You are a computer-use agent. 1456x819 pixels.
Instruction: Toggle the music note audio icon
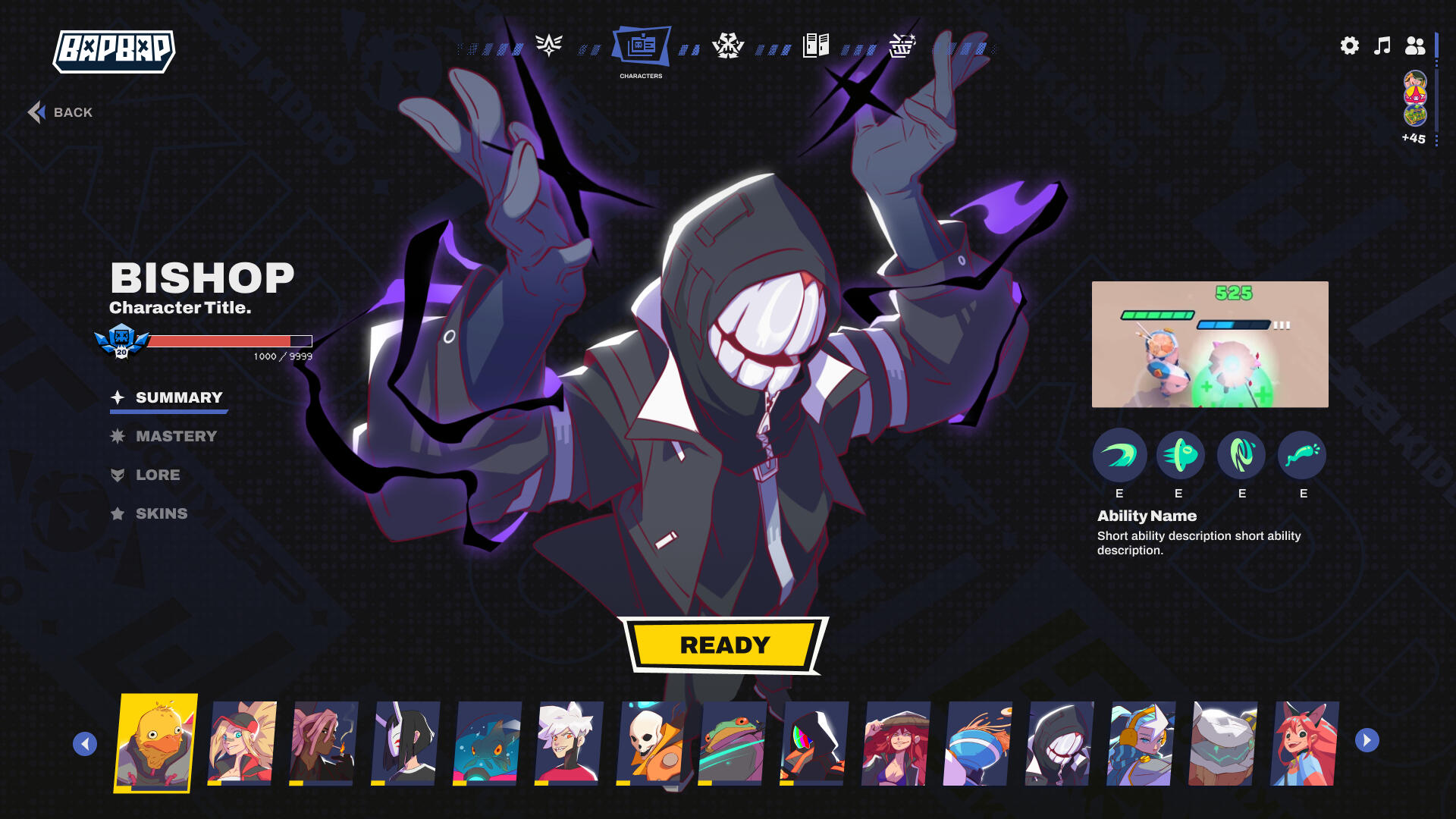tap(1382, 45)
